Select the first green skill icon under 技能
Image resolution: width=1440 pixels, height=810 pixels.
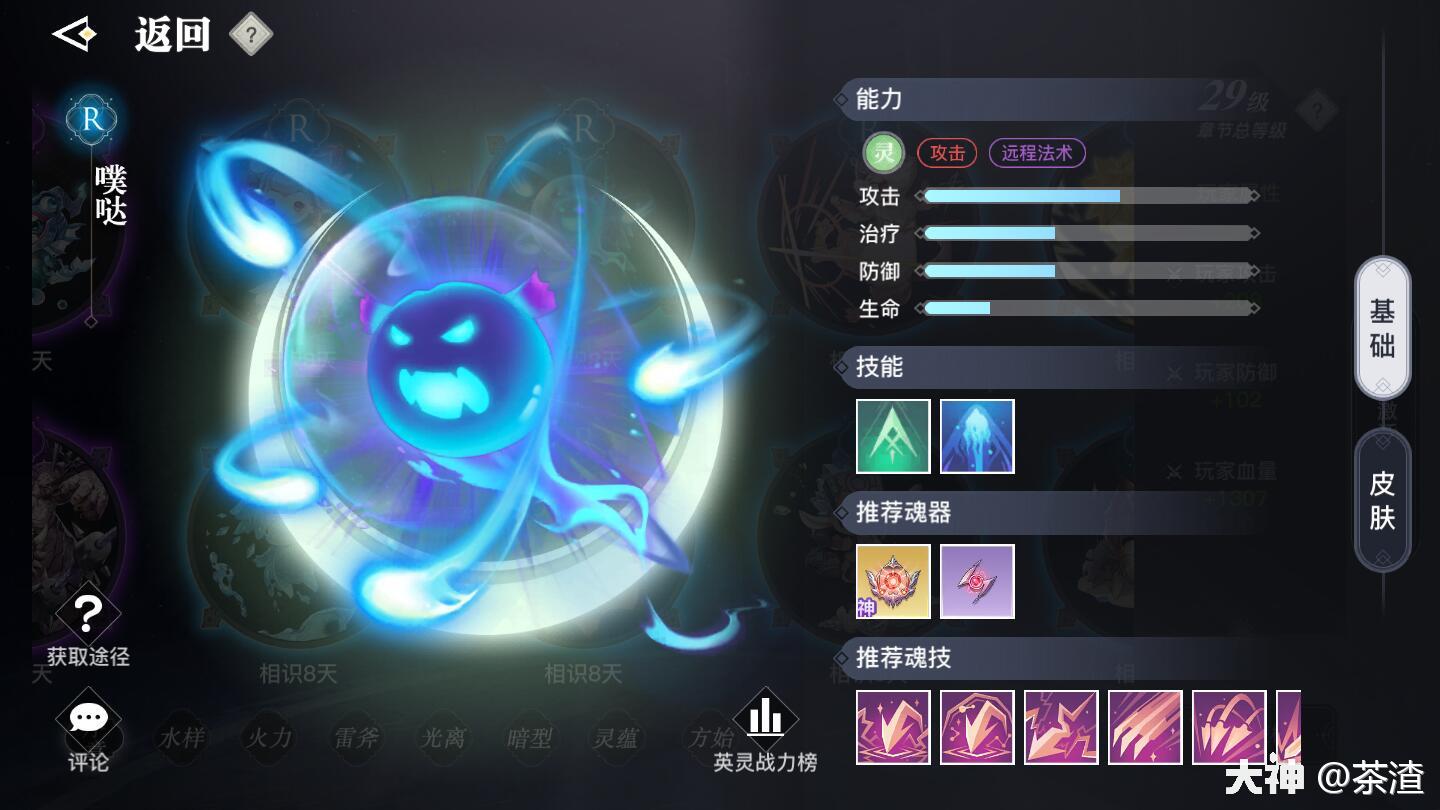pos(893,436)
